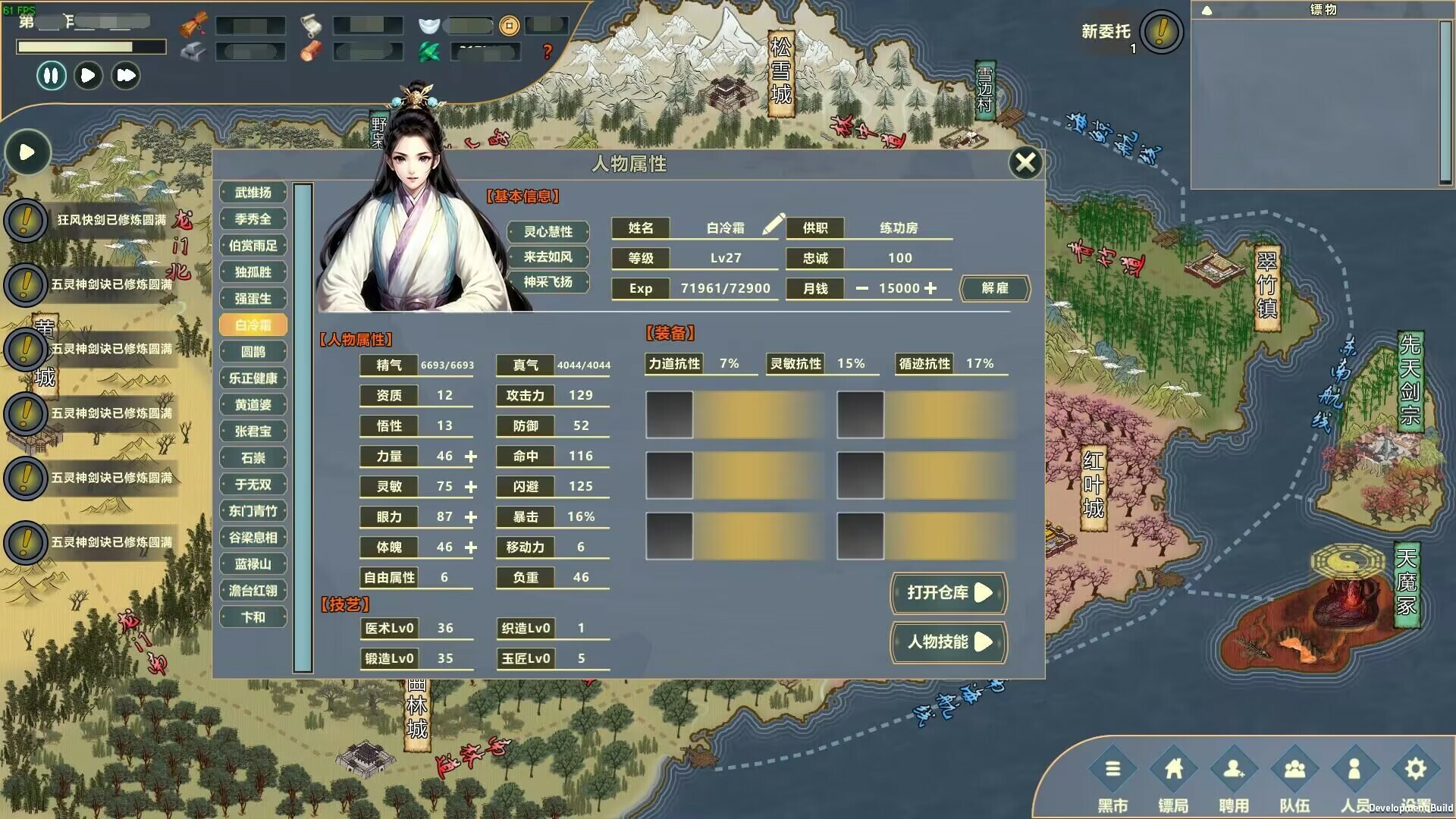
Task: Select 武维扬 in the character list
Action: pos(253,192)
